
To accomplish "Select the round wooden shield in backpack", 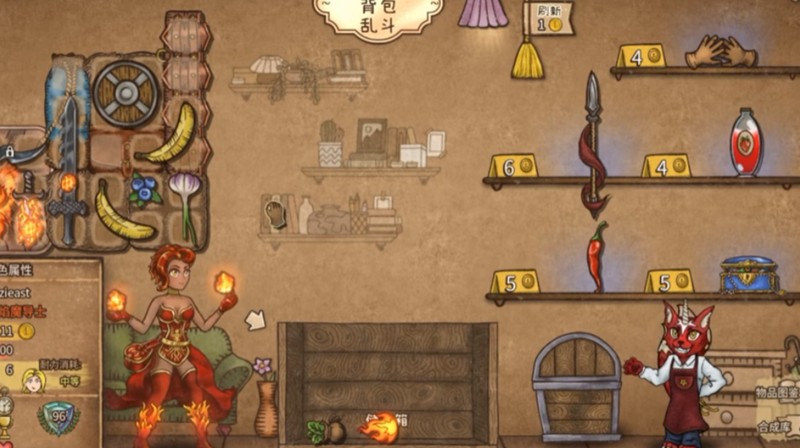I will coord(127,93).
